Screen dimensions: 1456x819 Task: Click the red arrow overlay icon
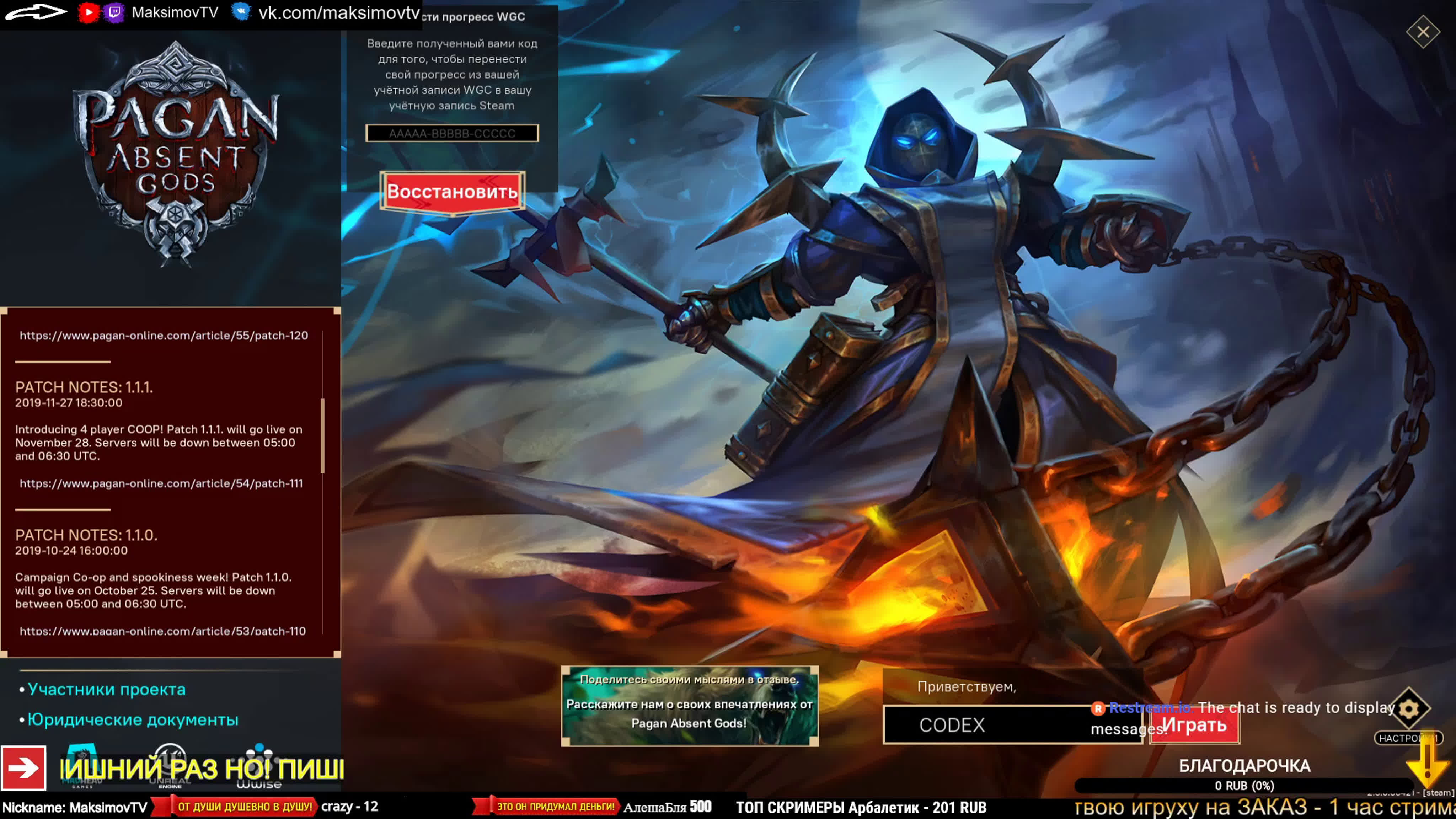pos(24,768)
